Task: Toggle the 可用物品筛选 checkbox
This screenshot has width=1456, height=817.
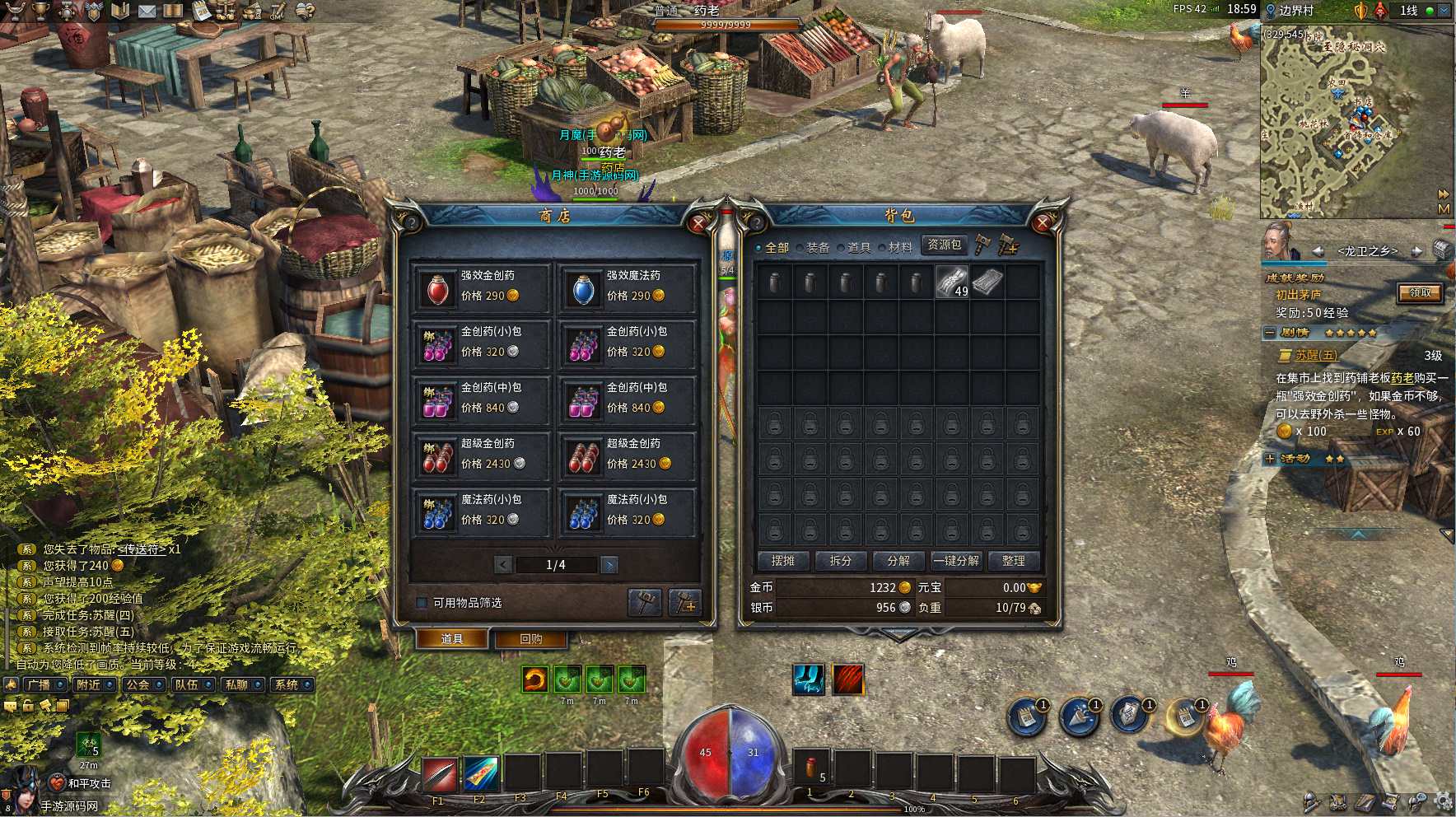Action: pyautogui.click(x=422, y=603)
